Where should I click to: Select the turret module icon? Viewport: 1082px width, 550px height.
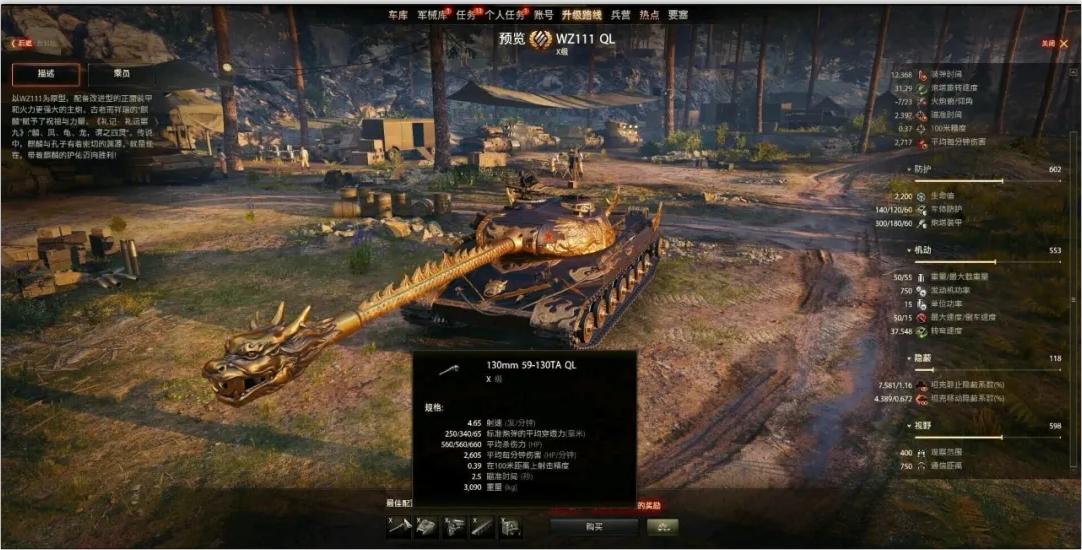427,527
